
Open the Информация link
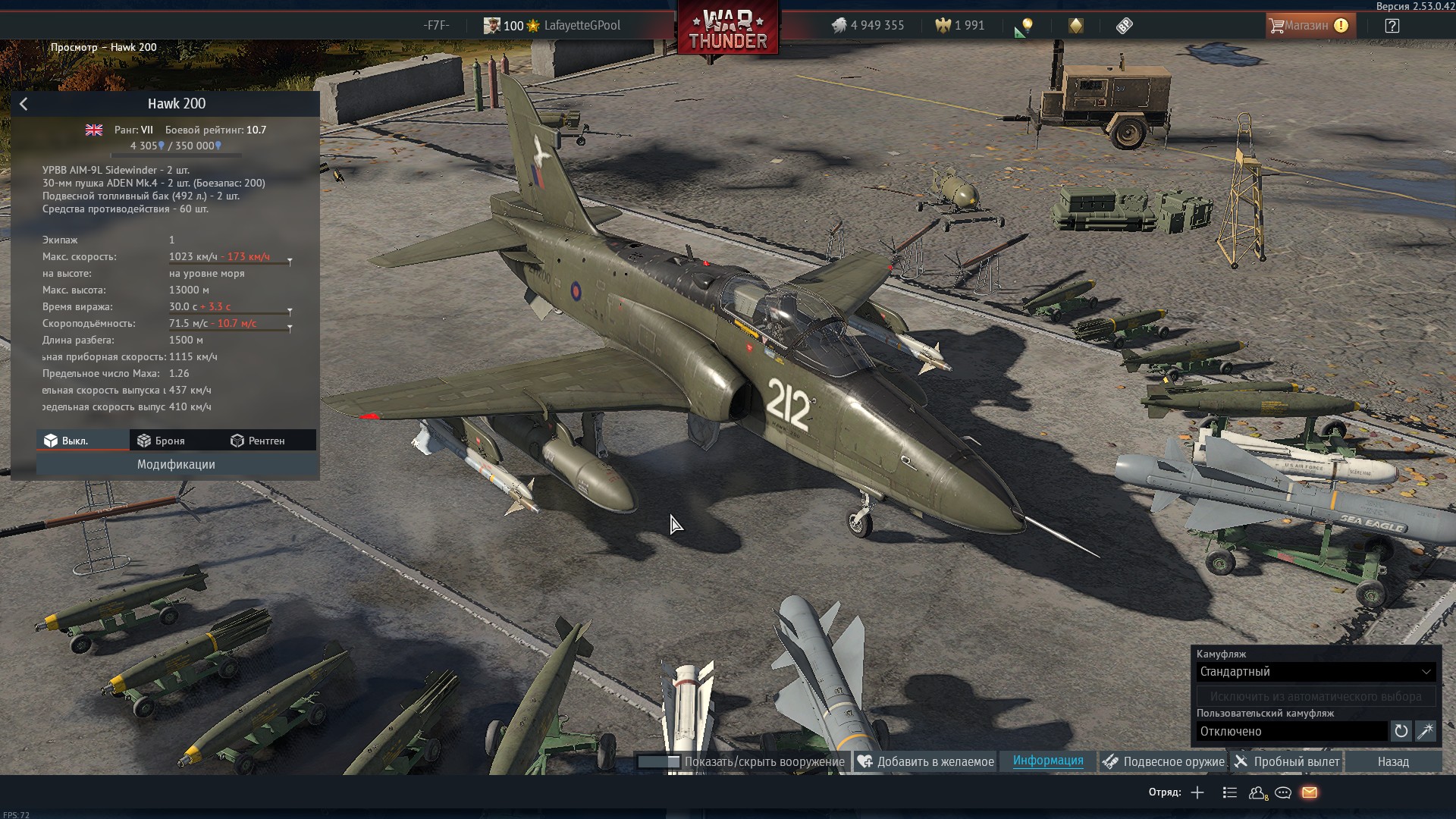click(x=1047, y=761)
